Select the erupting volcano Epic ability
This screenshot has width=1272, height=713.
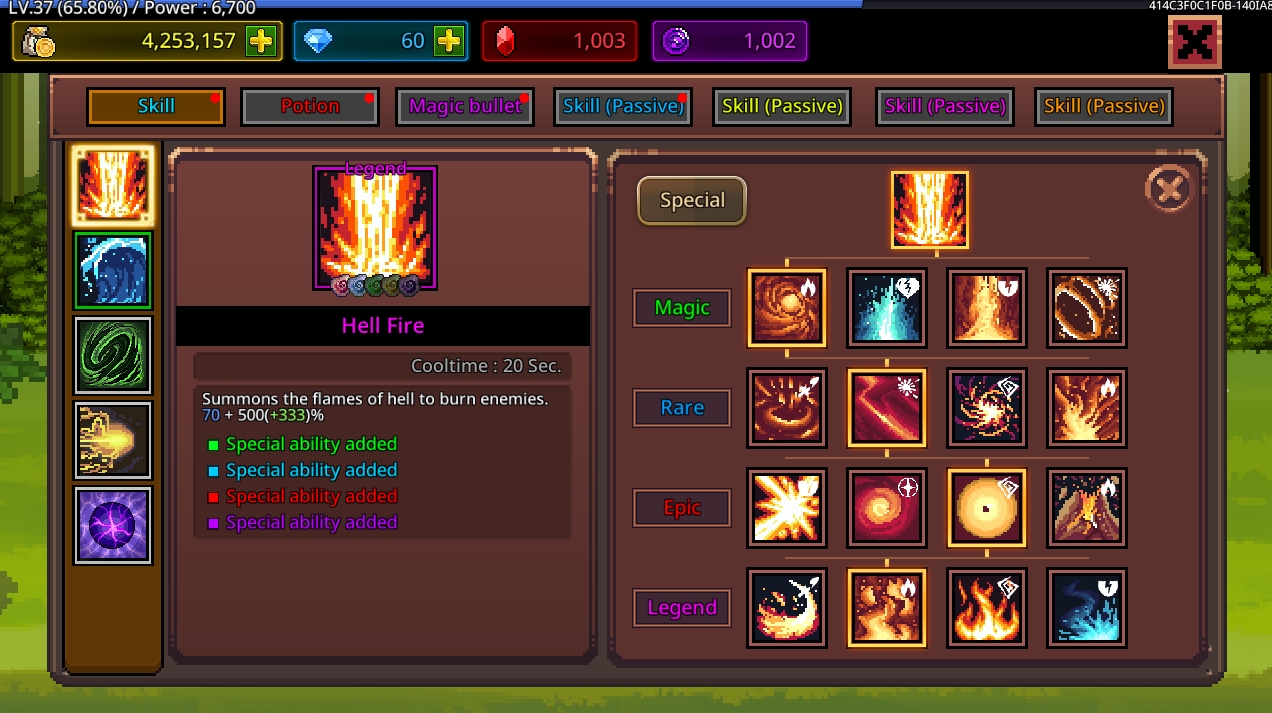(1086, 508)
